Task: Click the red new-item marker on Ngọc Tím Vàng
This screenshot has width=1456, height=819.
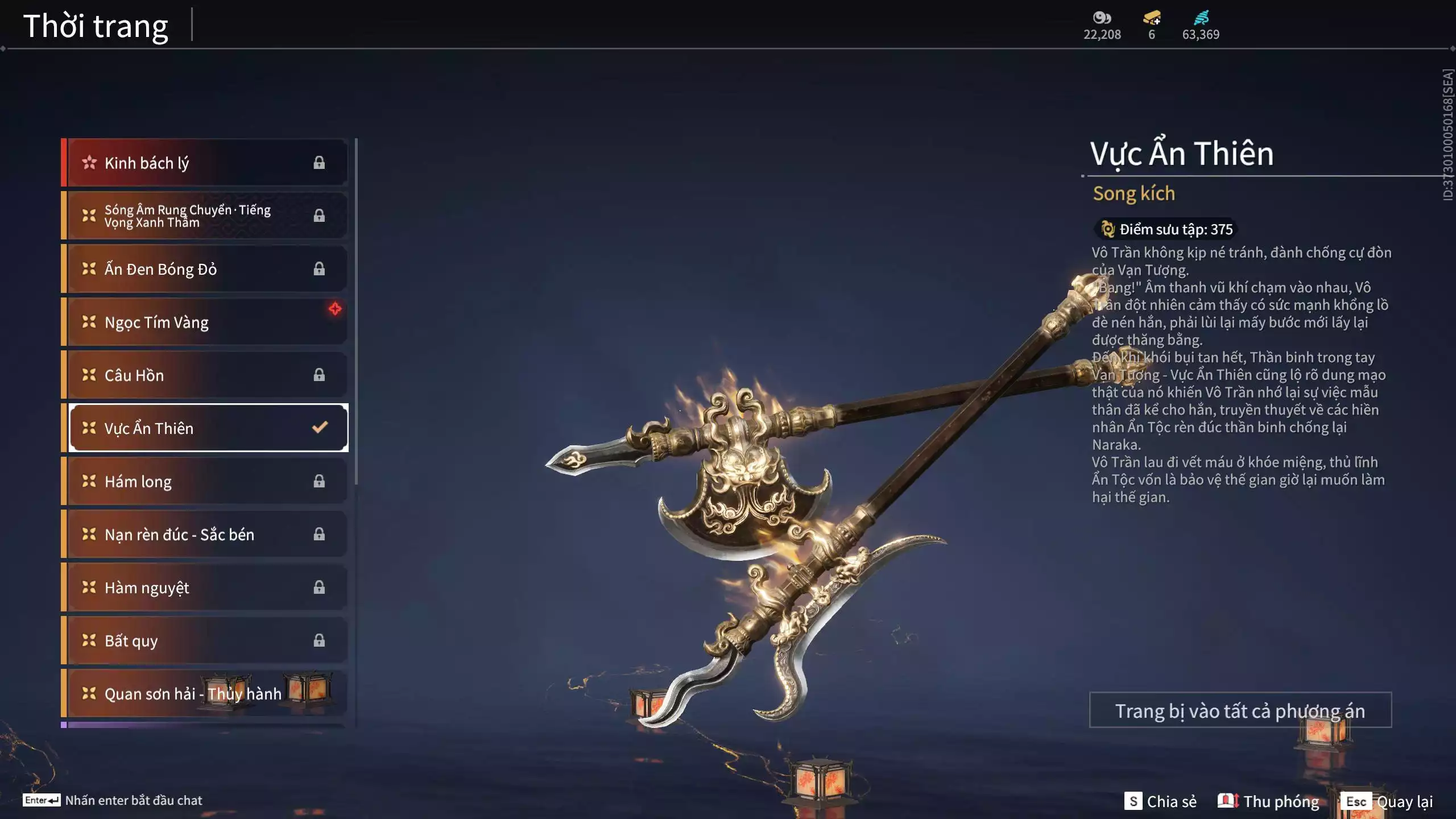Action: pos(334,309)
